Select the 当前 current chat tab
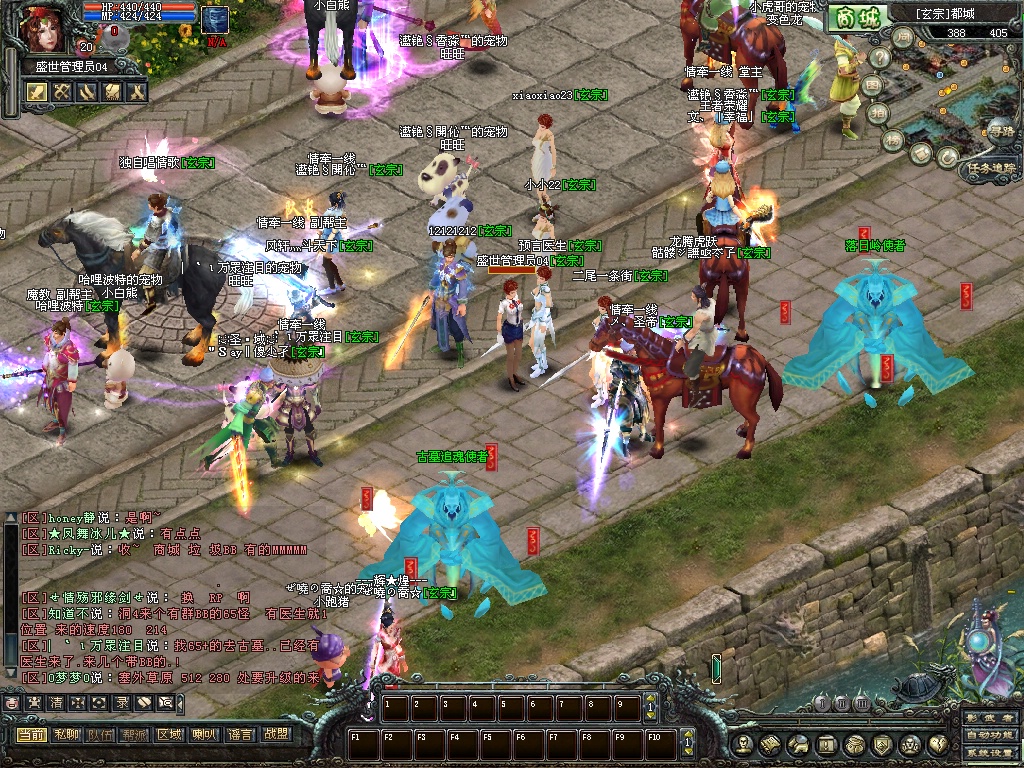This screenshot has width=1024, height=768. pos(31,734)
